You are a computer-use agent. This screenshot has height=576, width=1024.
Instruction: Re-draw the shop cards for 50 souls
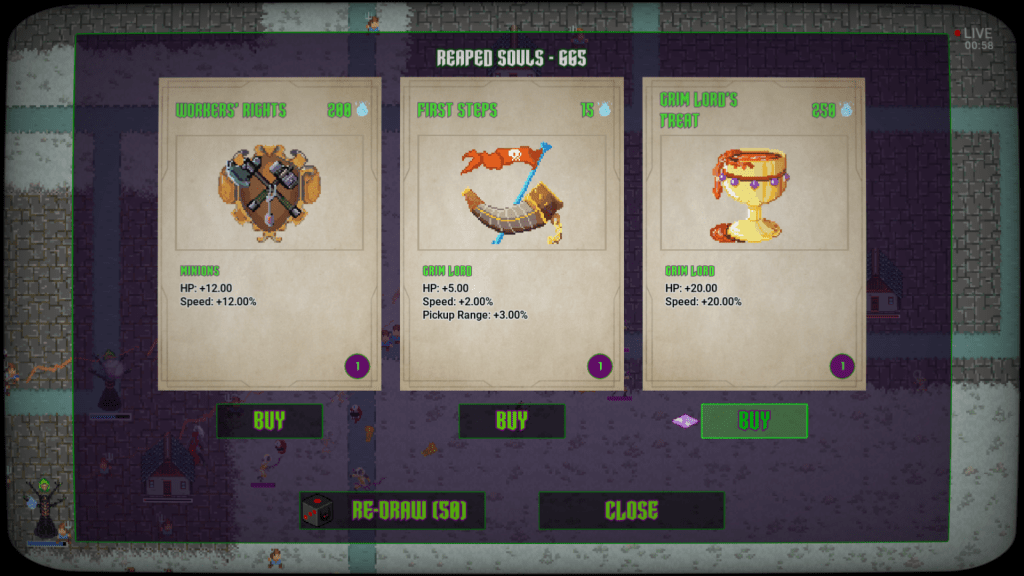pyautogui.click(x=393, y=511)
